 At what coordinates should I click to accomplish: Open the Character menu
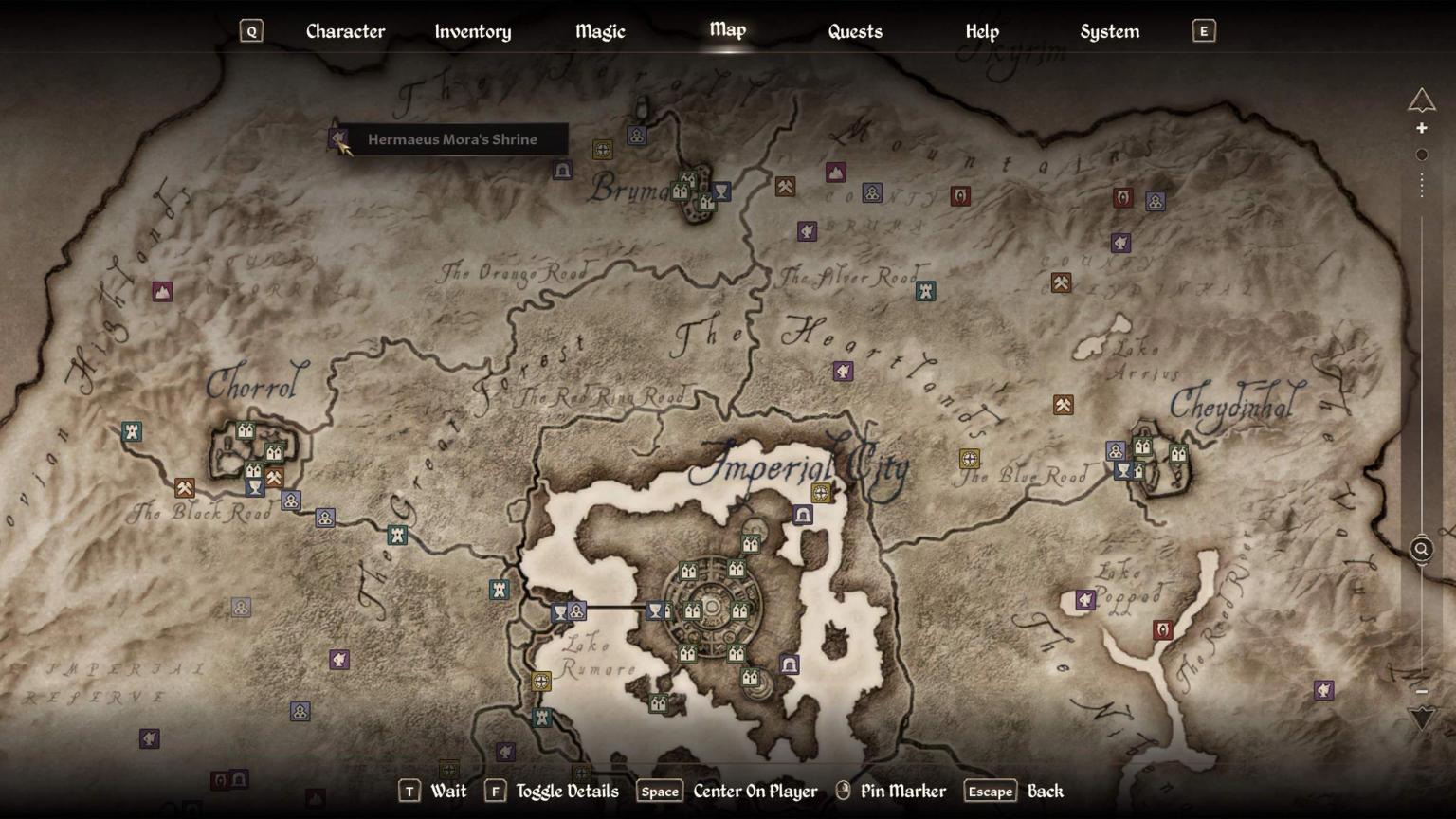(x=345, y=31)
